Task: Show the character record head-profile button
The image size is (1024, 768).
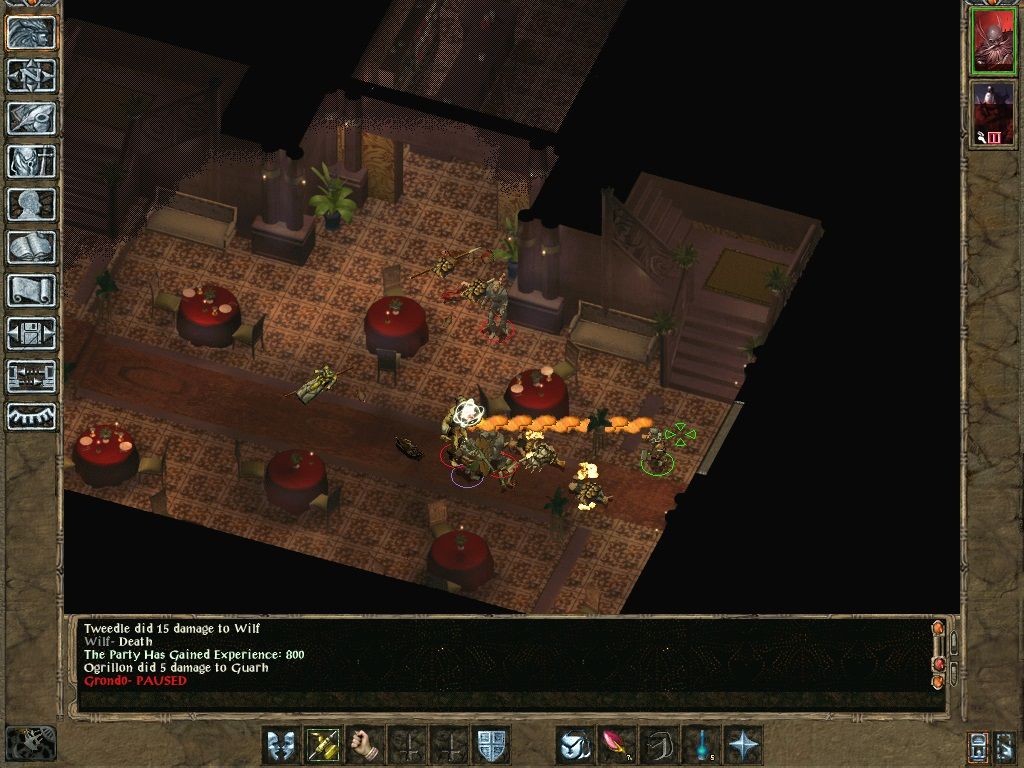Action: (x=31, y=204)
